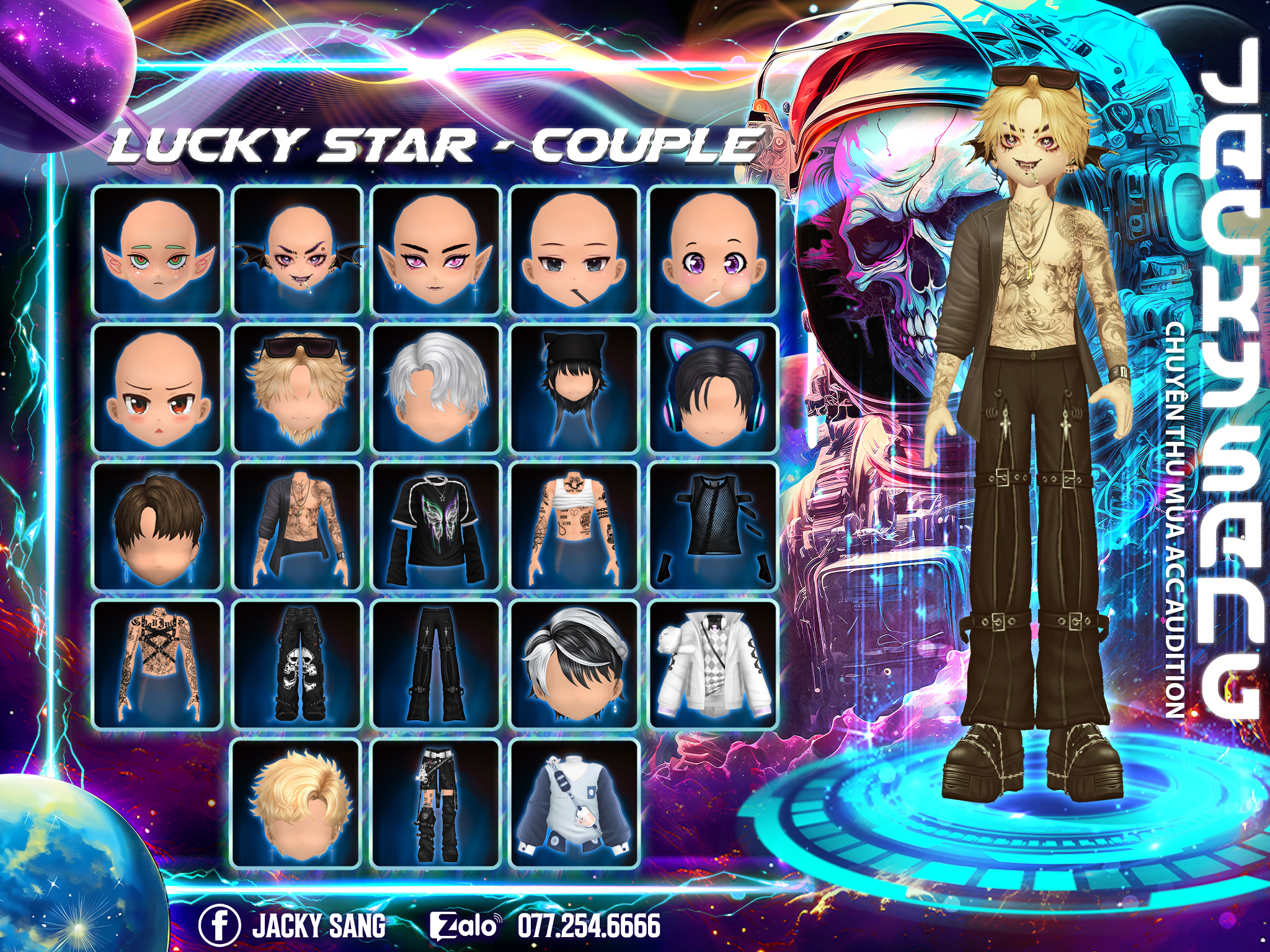Select the white puffer jacket tile
This screenshot has height=952, width=1270.
point(713,664)
